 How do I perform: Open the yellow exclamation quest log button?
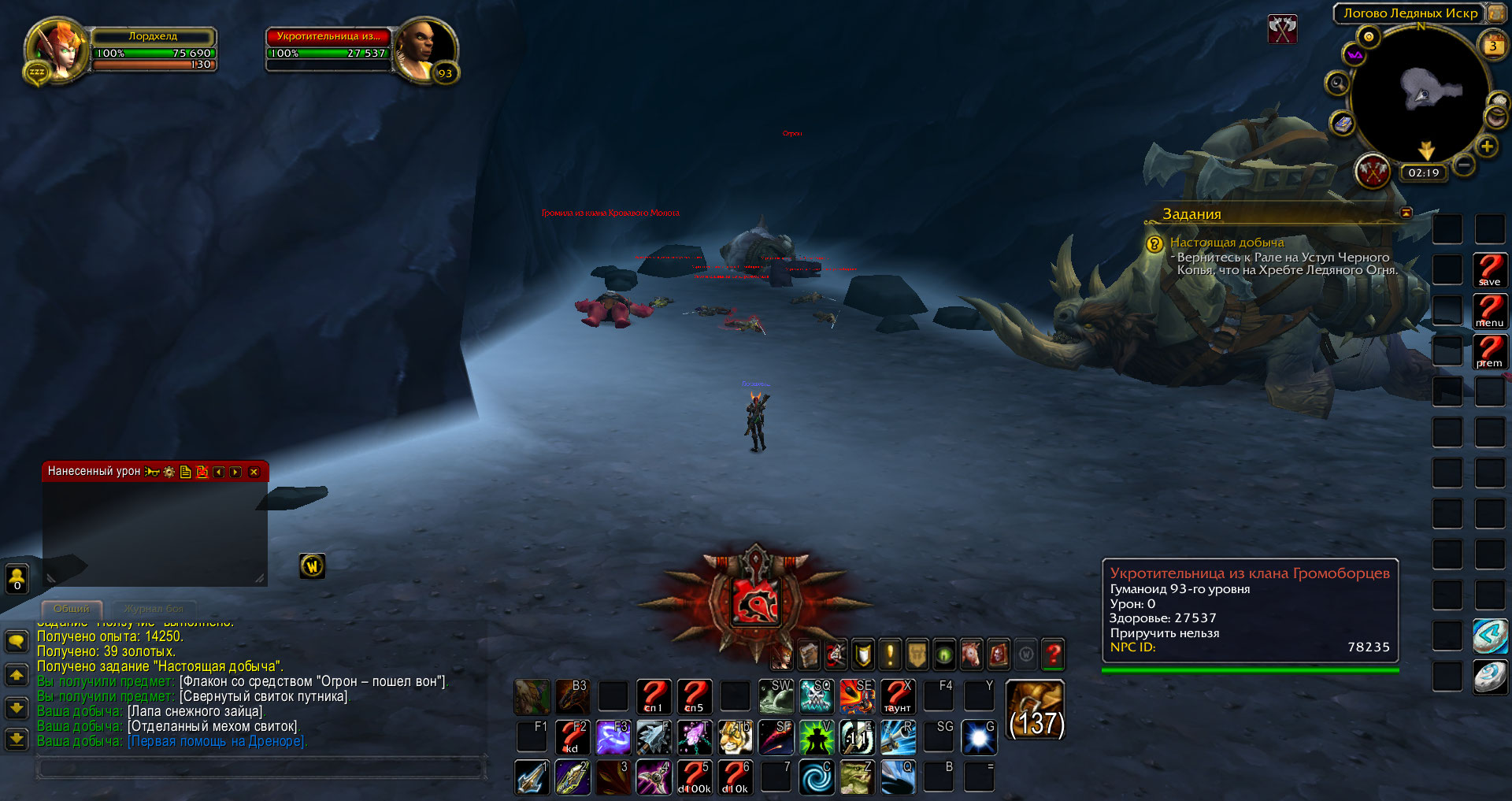890,654
